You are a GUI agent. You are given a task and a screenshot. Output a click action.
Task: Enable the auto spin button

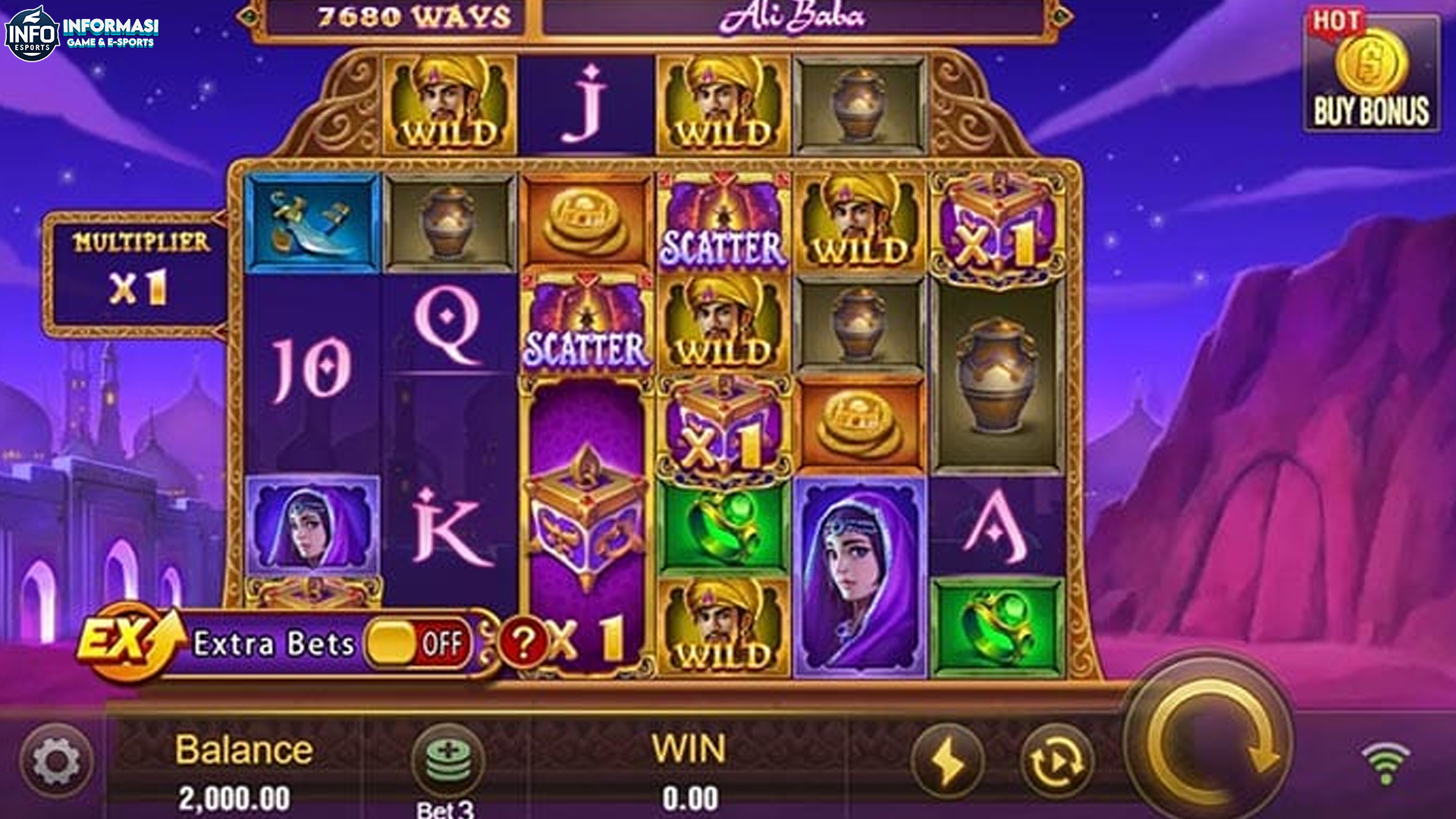1056,762
